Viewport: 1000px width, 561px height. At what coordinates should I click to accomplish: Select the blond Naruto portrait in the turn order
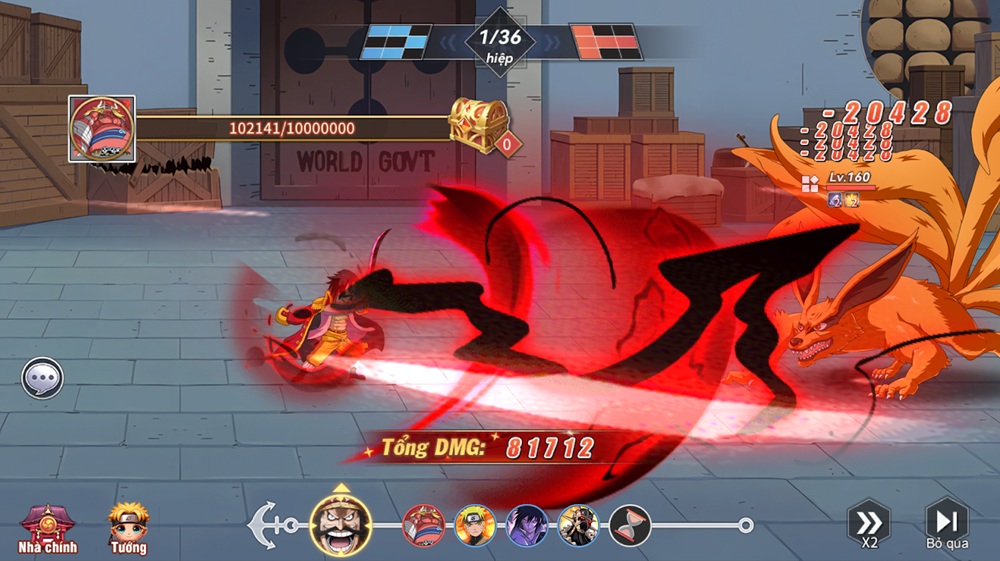coord(475,525)
